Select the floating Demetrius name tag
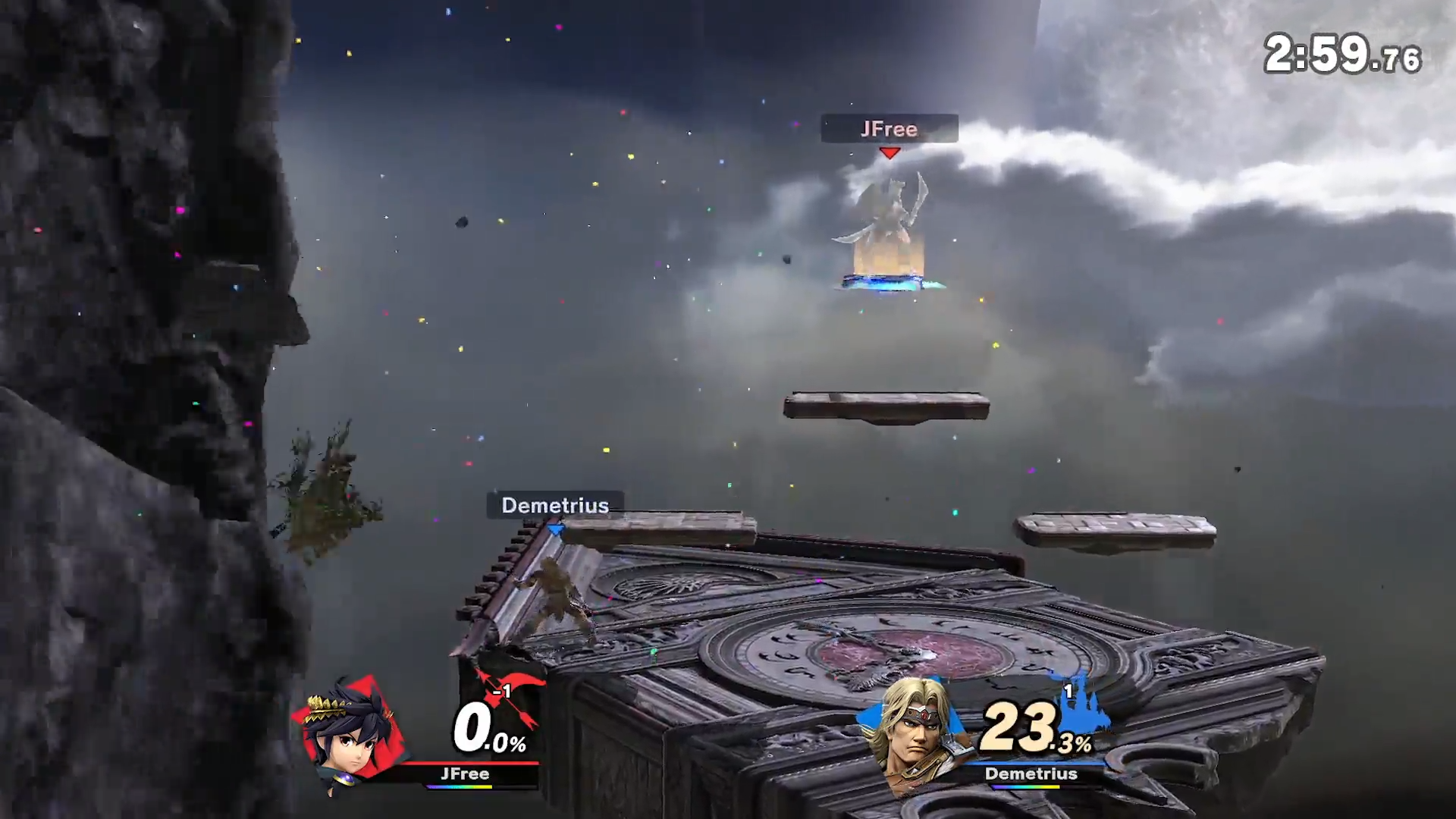The image size is (1456, 819). tap(555, 505)
